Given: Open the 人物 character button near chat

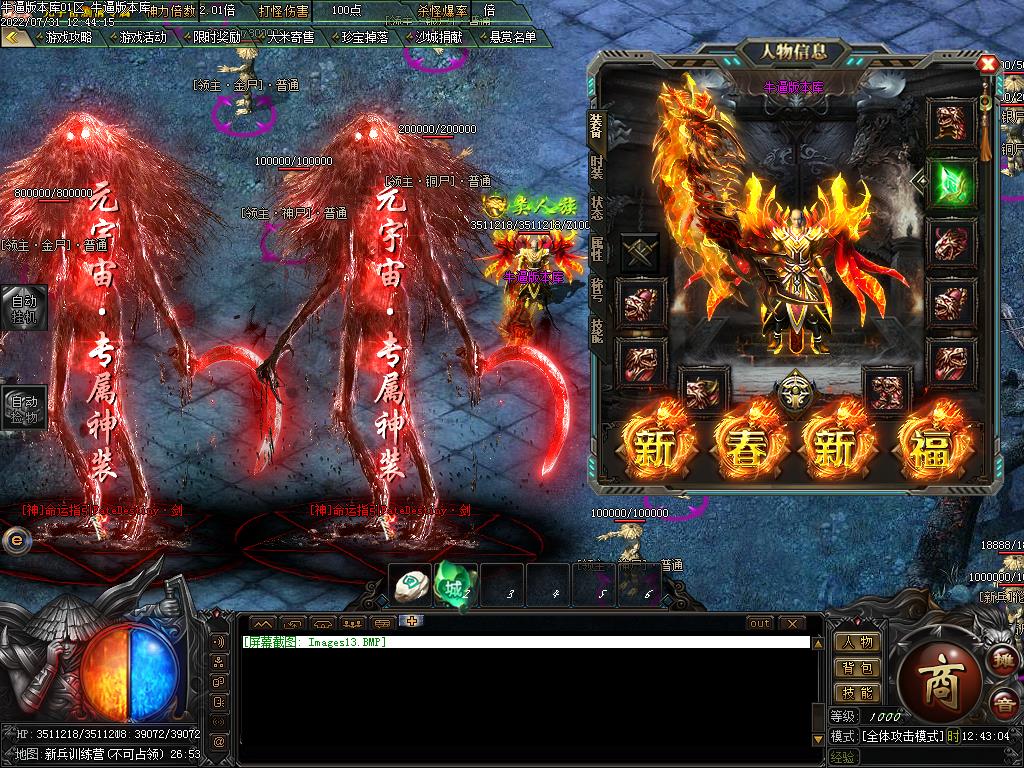Looking at the screenshot, I should point(857,643).
